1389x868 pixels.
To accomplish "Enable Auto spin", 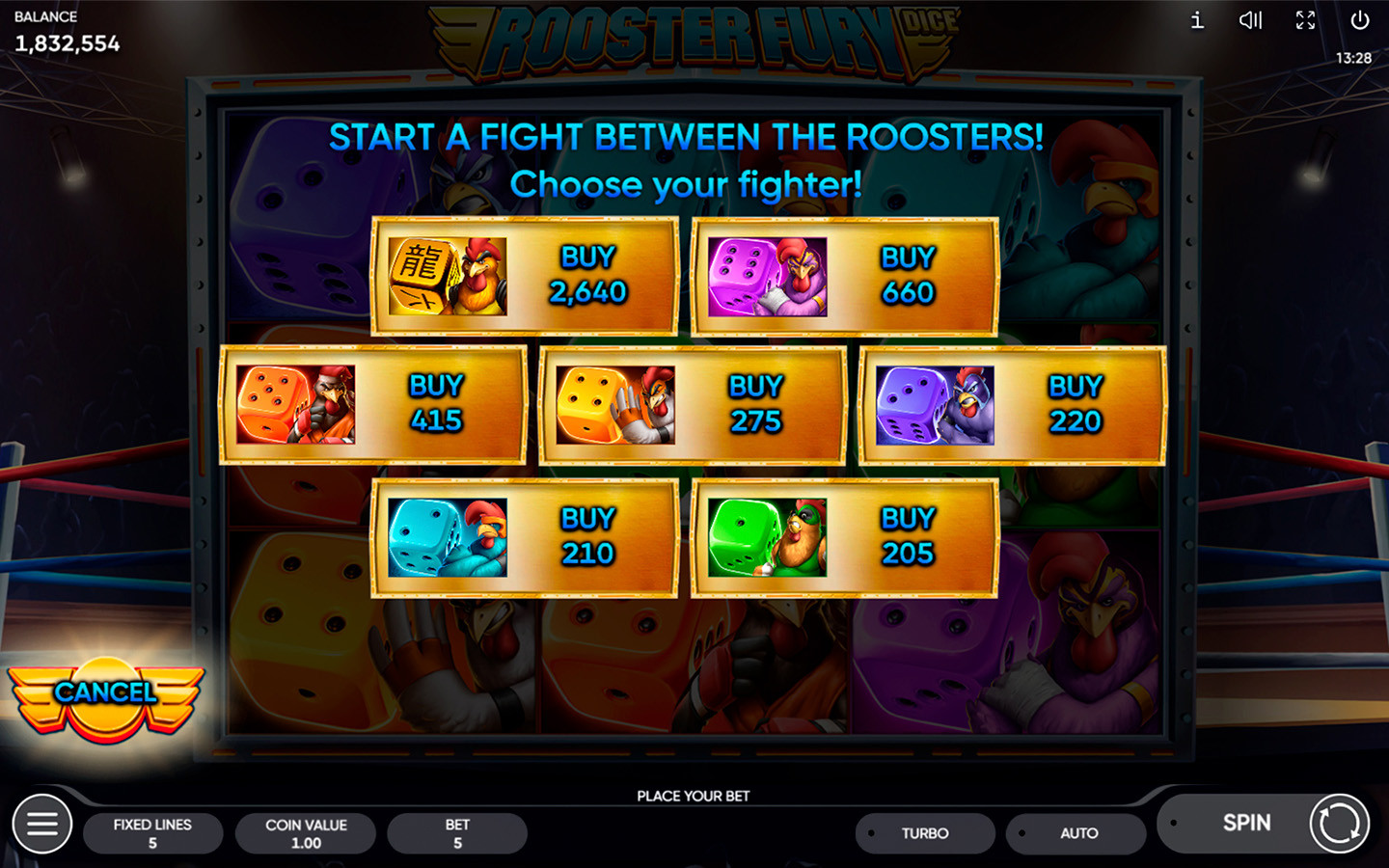I will pyautogui.click(x=1076, y=833).
